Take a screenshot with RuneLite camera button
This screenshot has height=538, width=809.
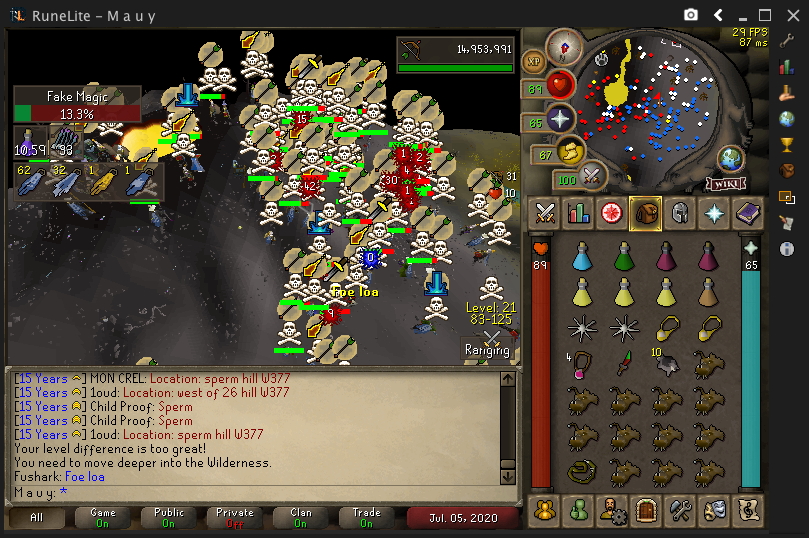tap(690, 15)
